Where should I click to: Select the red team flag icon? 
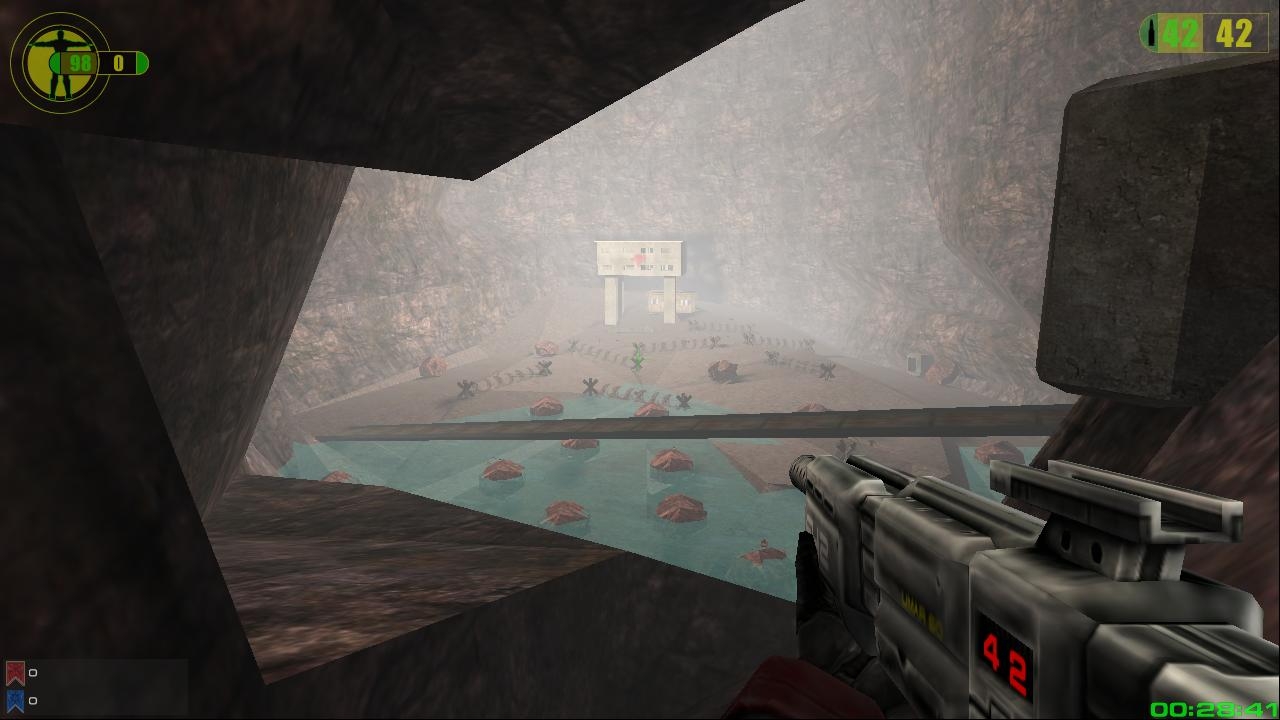pyautogui.click(x=15, y=673)
